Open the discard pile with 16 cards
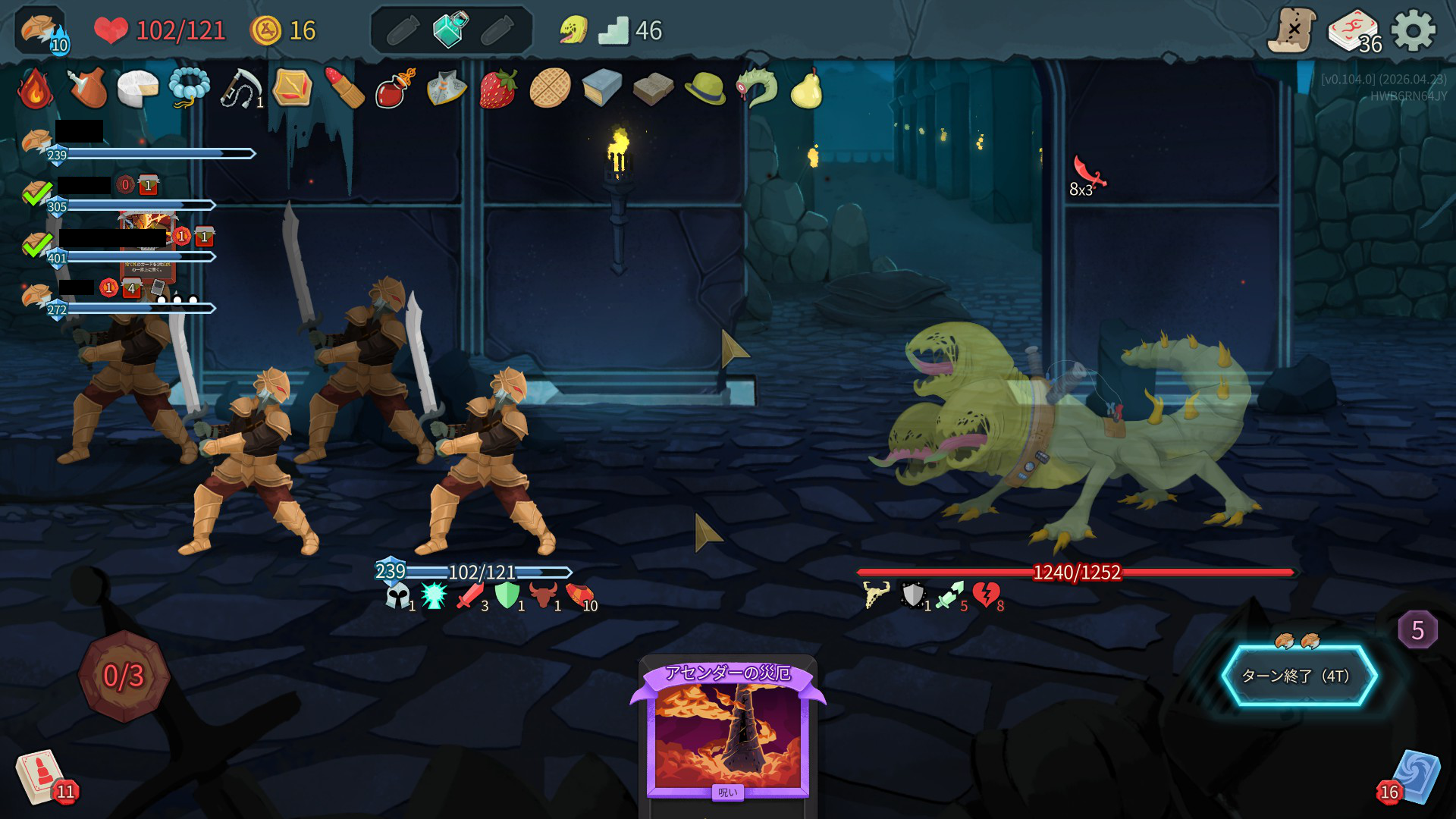 click(1412, 777)
